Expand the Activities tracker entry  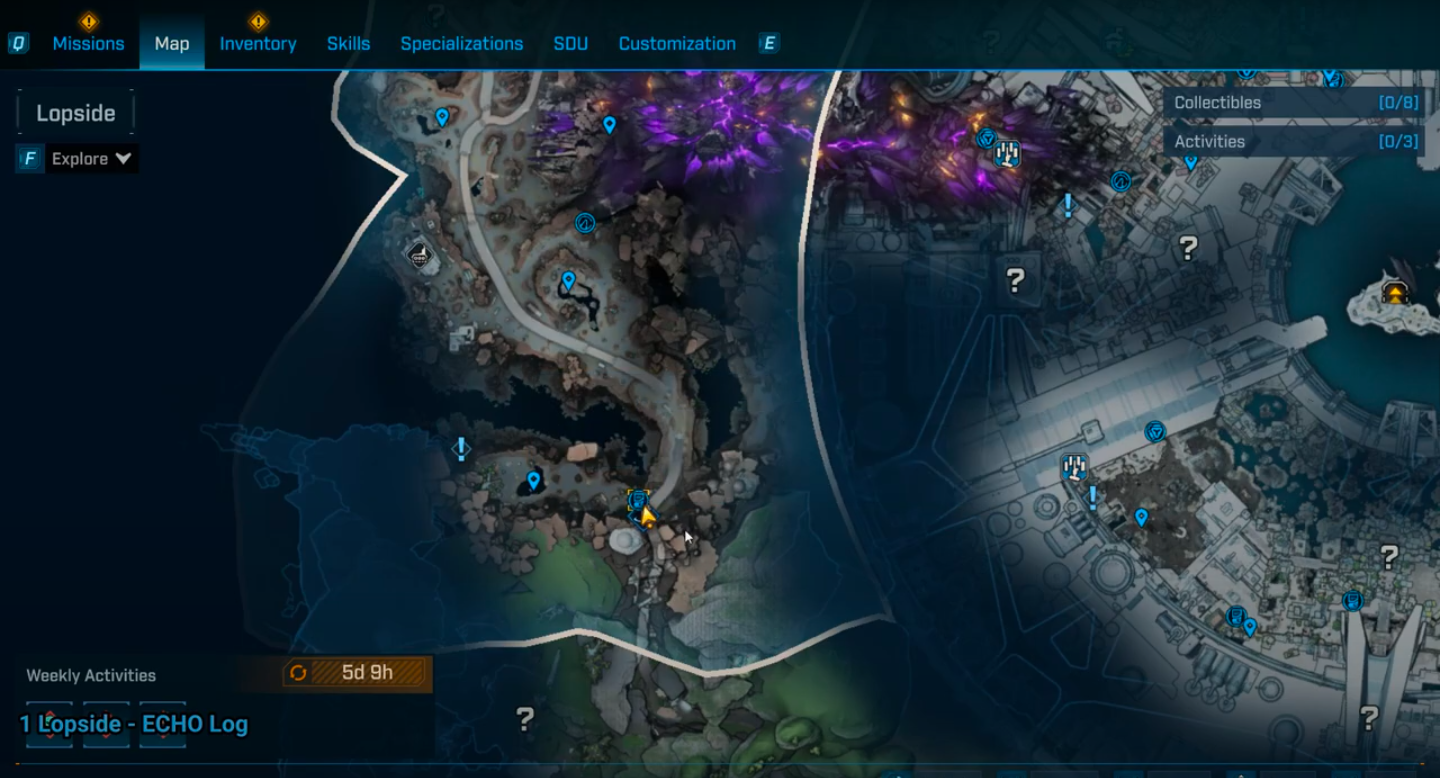point(1293,141)
